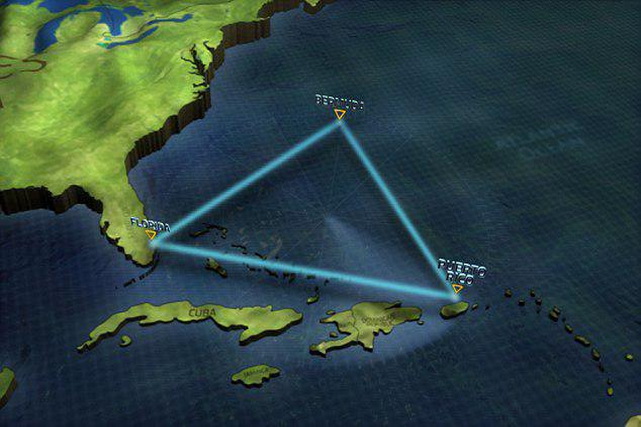Select the Bermuda map marker
This screenshot has width=641, height=427.
pos(340,115)
